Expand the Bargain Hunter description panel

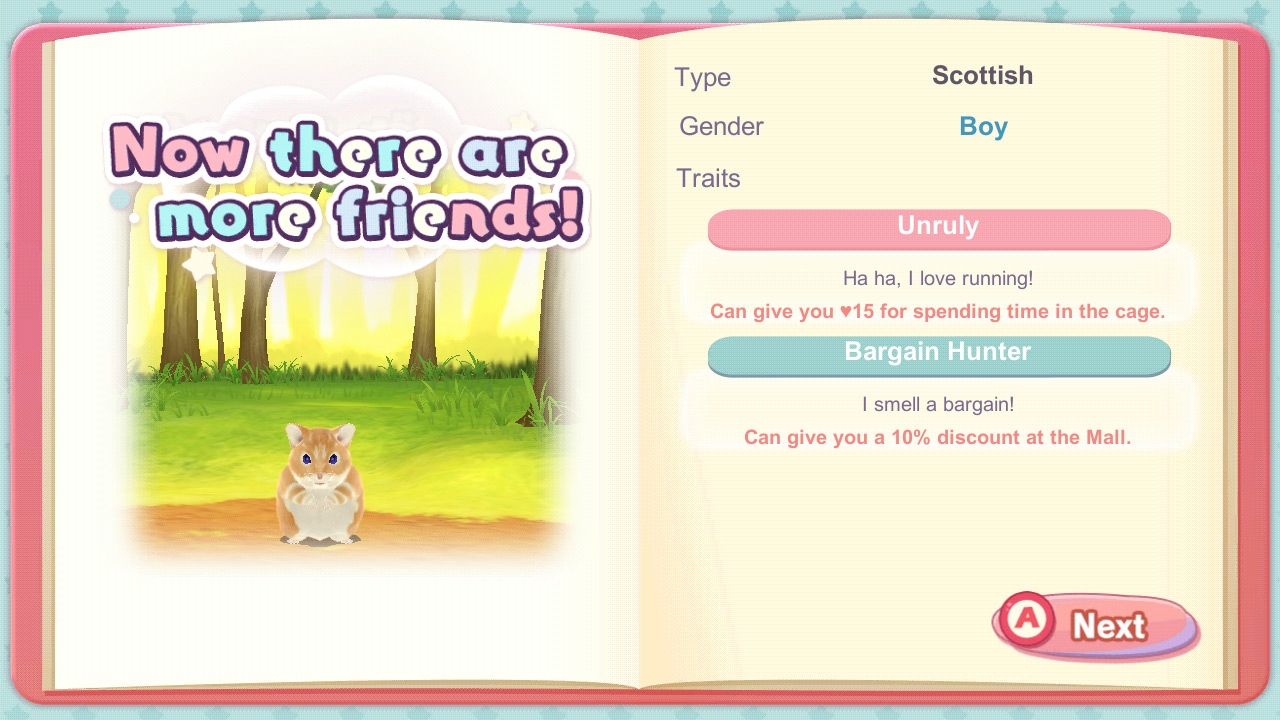(938, 420)
